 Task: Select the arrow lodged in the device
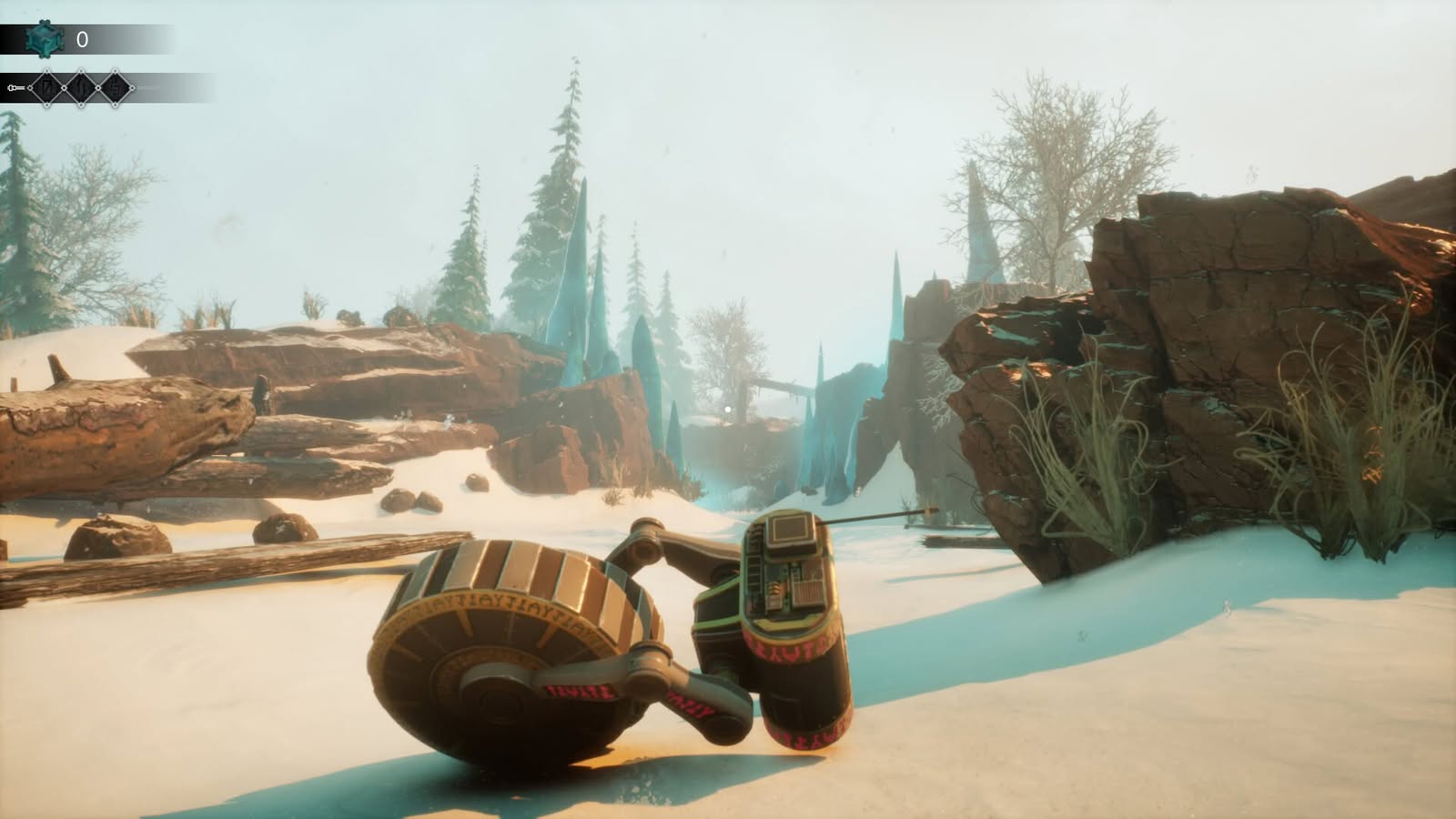[x=878, y=517]
